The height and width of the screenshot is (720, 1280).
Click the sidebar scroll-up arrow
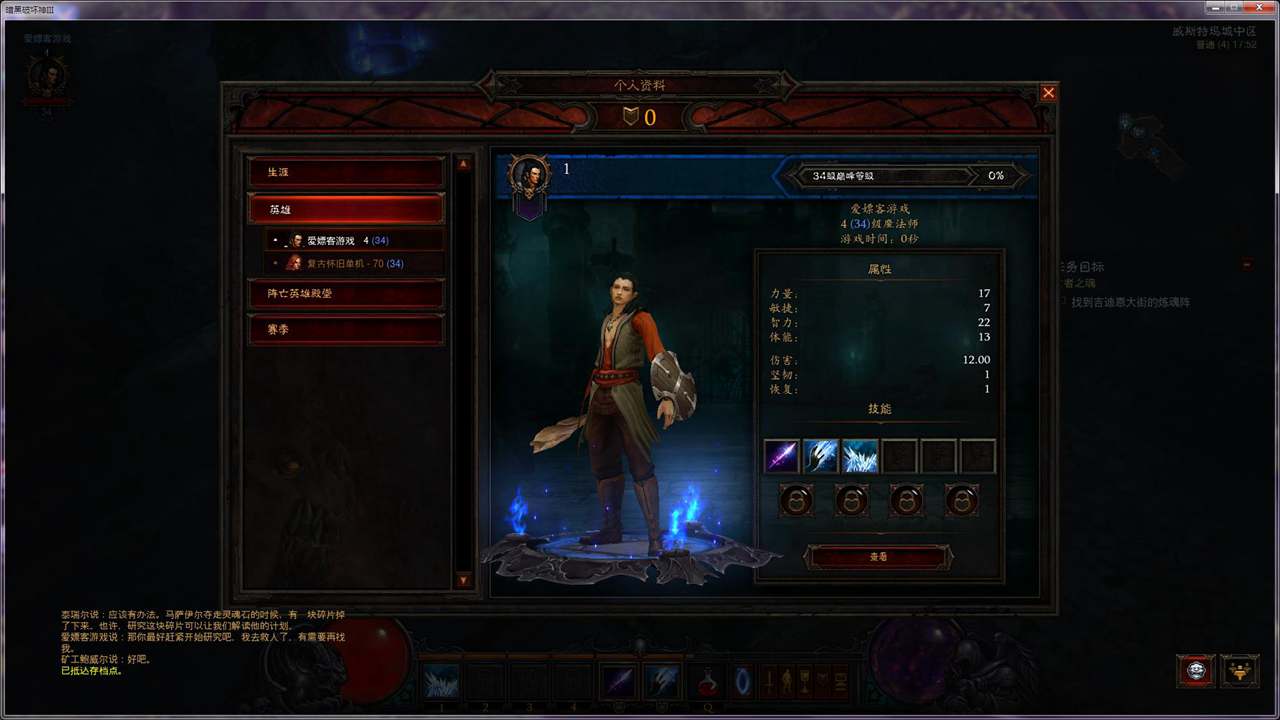coord(463,163)
